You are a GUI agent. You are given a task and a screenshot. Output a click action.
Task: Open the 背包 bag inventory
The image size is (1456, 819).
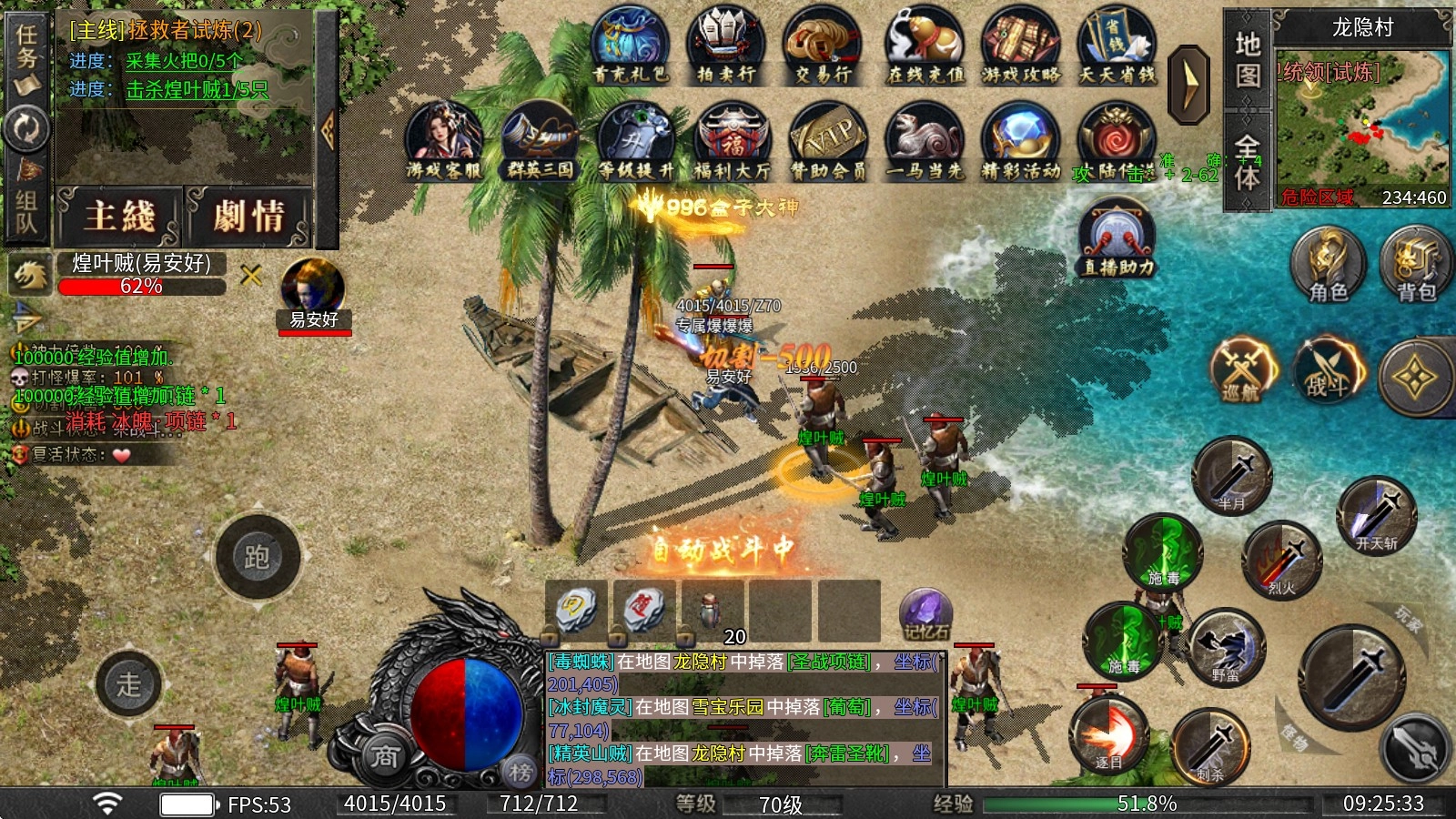pyautogui.click(x=1415, y=264)
